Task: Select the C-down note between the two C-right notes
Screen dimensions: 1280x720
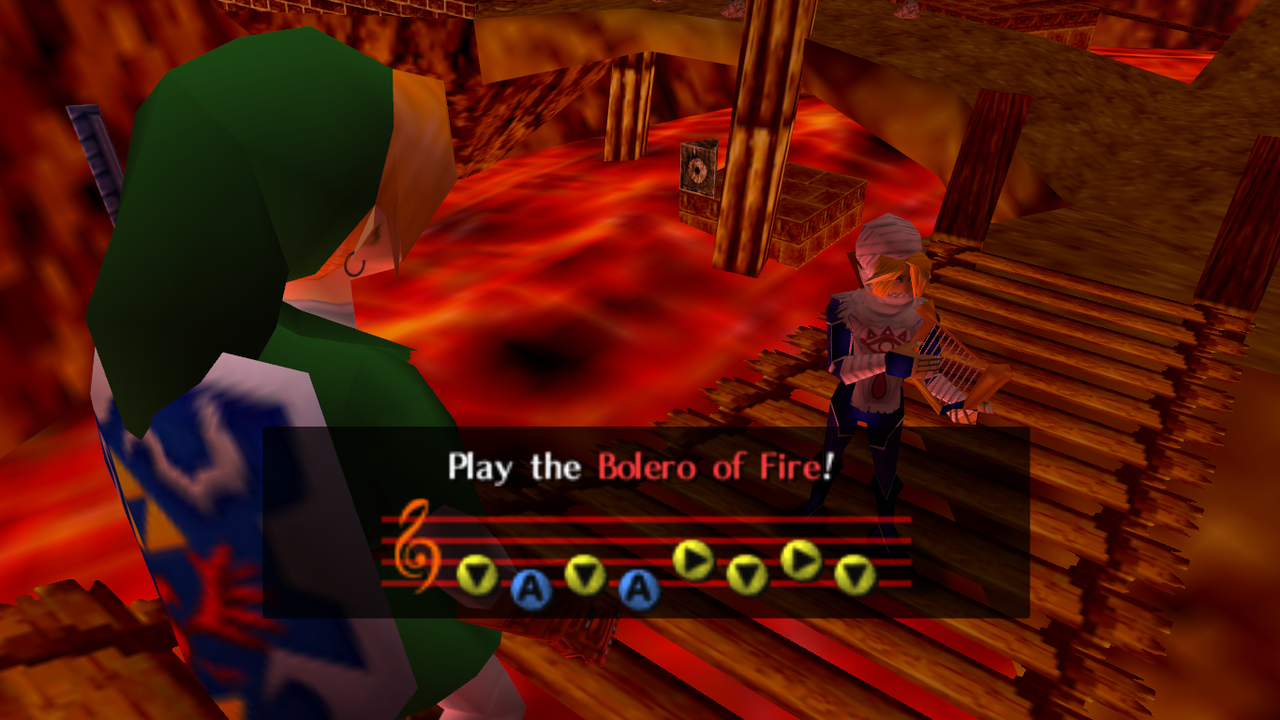Action: coord(747,577)
